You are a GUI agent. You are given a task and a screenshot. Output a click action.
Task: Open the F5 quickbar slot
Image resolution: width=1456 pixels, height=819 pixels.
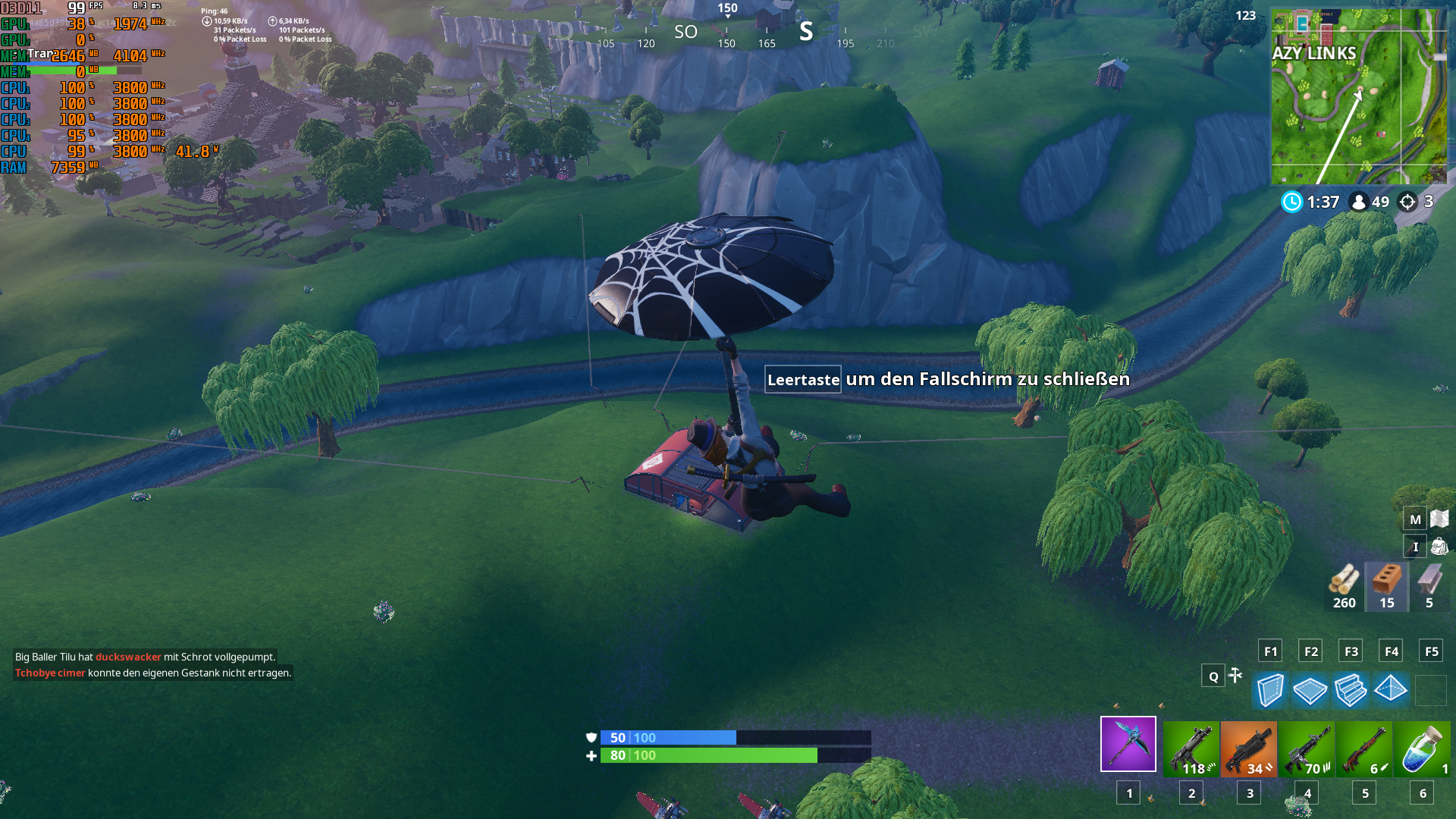coord(1433,651)
